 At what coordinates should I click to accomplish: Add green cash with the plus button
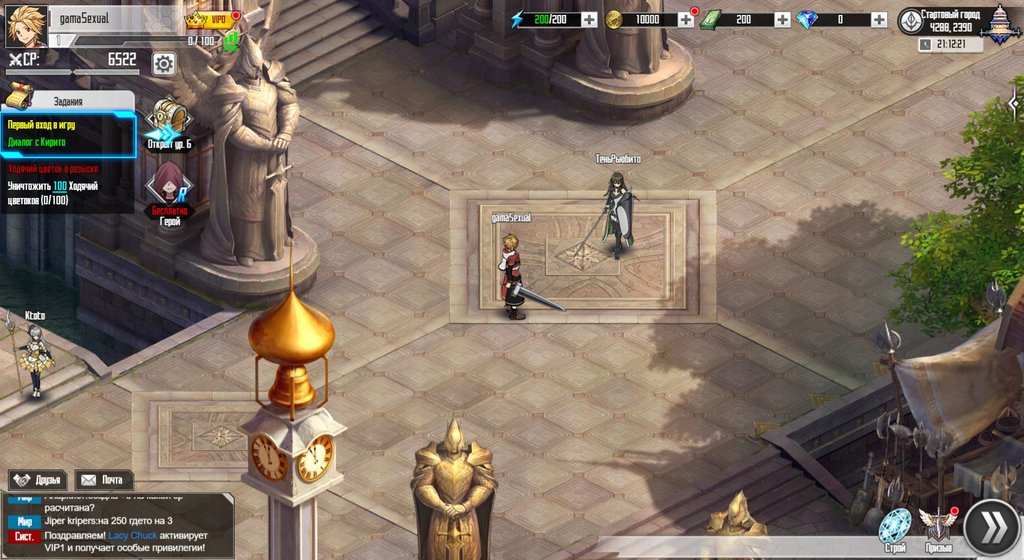click(781, 20)
